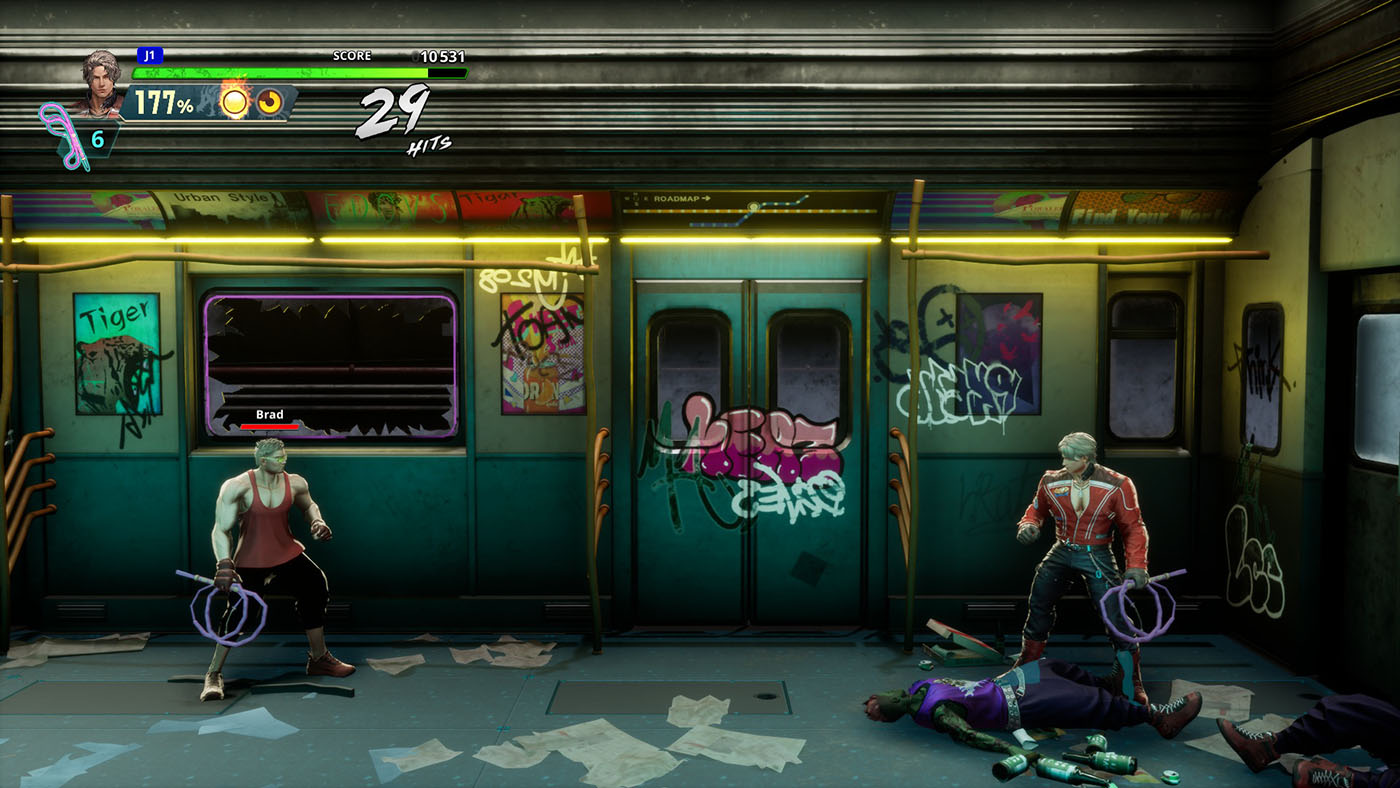Click the player character portrait
Image resolution: width=1400 pixels, height=788 pixels.
100,78
